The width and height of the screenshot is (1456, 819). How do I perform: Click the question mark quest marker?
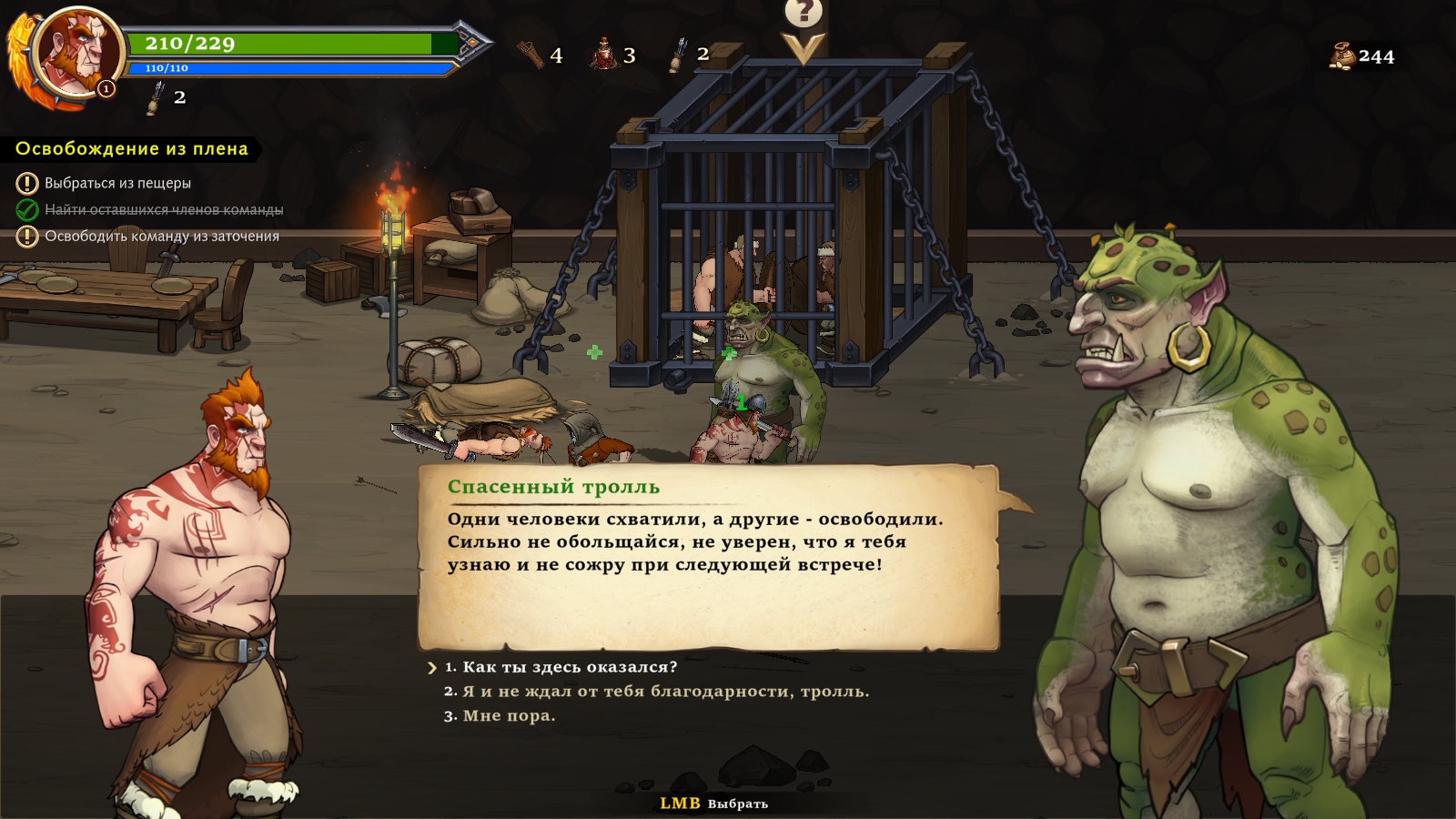coord(804,13)
